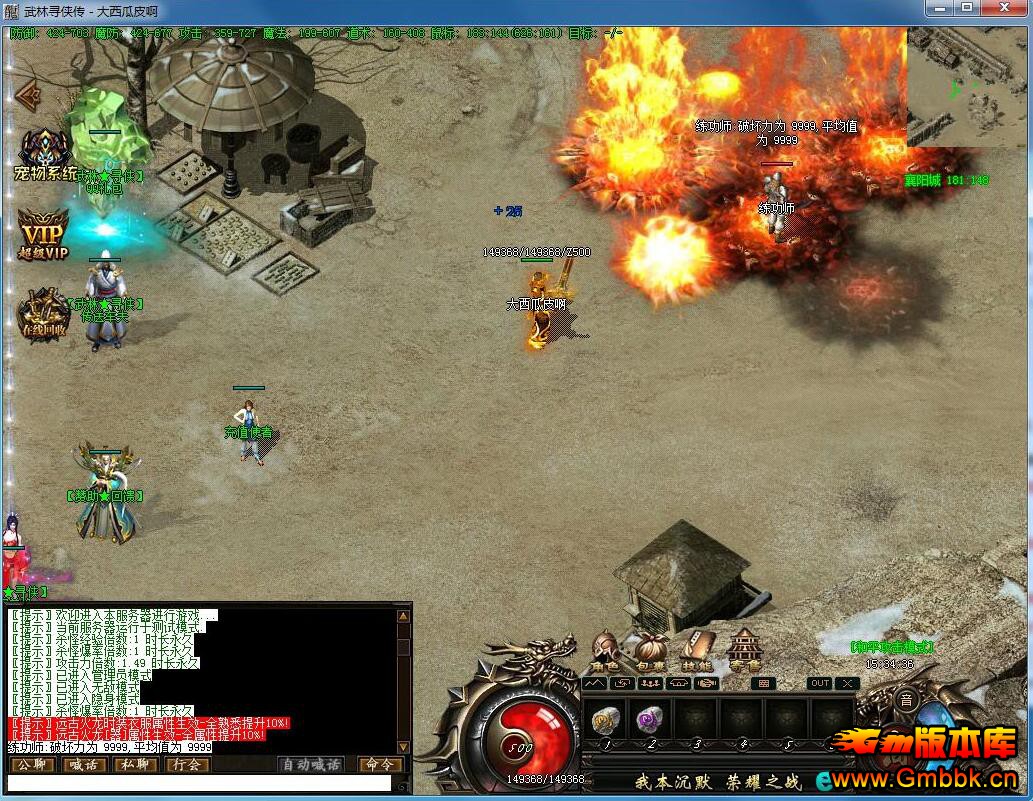The image size is (1033, 801).
Task: Switch chat to 喊话 shout channel
Action: pyautogui.click(x=82, y=765)
